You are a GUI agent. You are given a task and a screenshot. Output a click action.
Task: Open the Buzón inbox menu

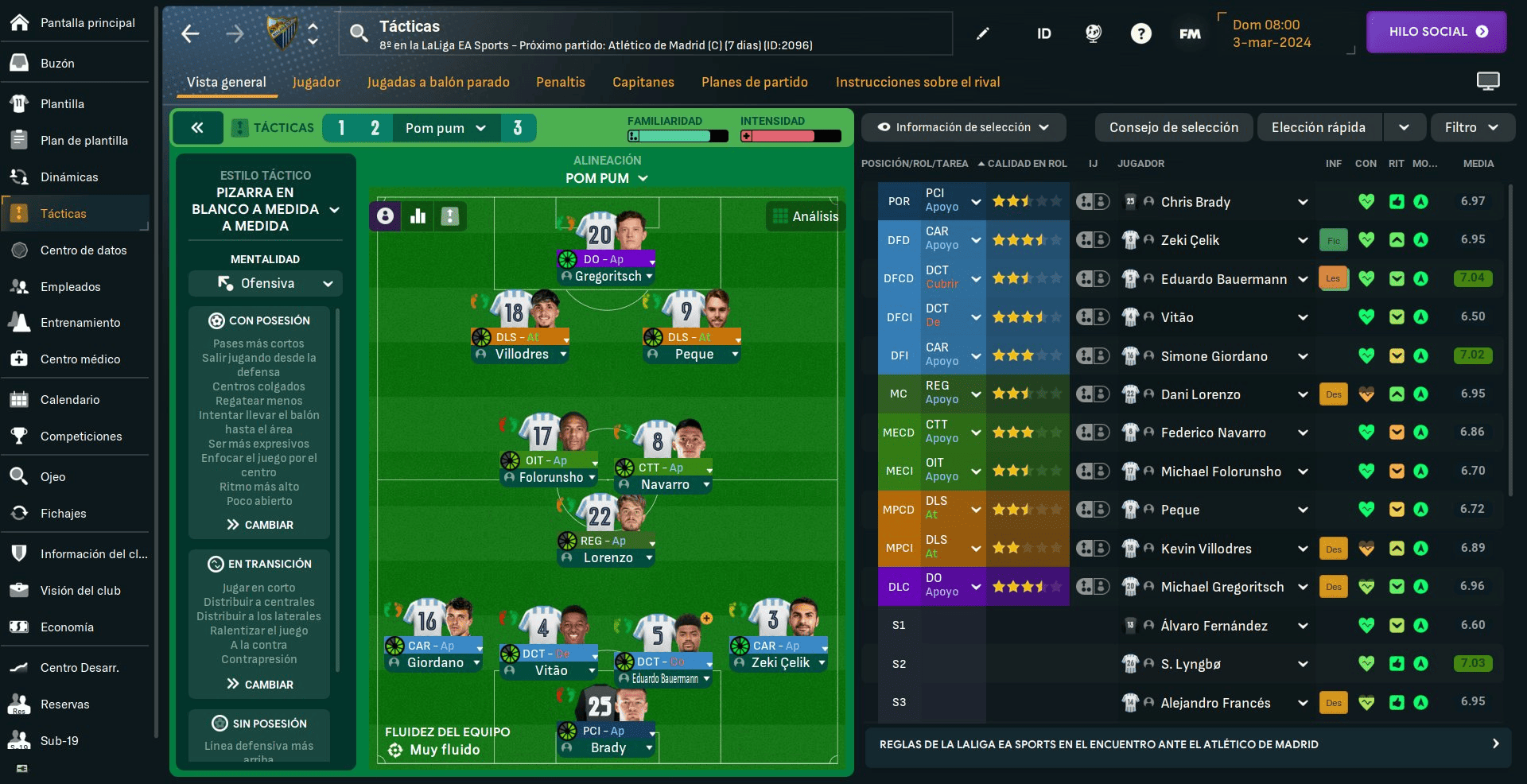(x=57, y=64)
